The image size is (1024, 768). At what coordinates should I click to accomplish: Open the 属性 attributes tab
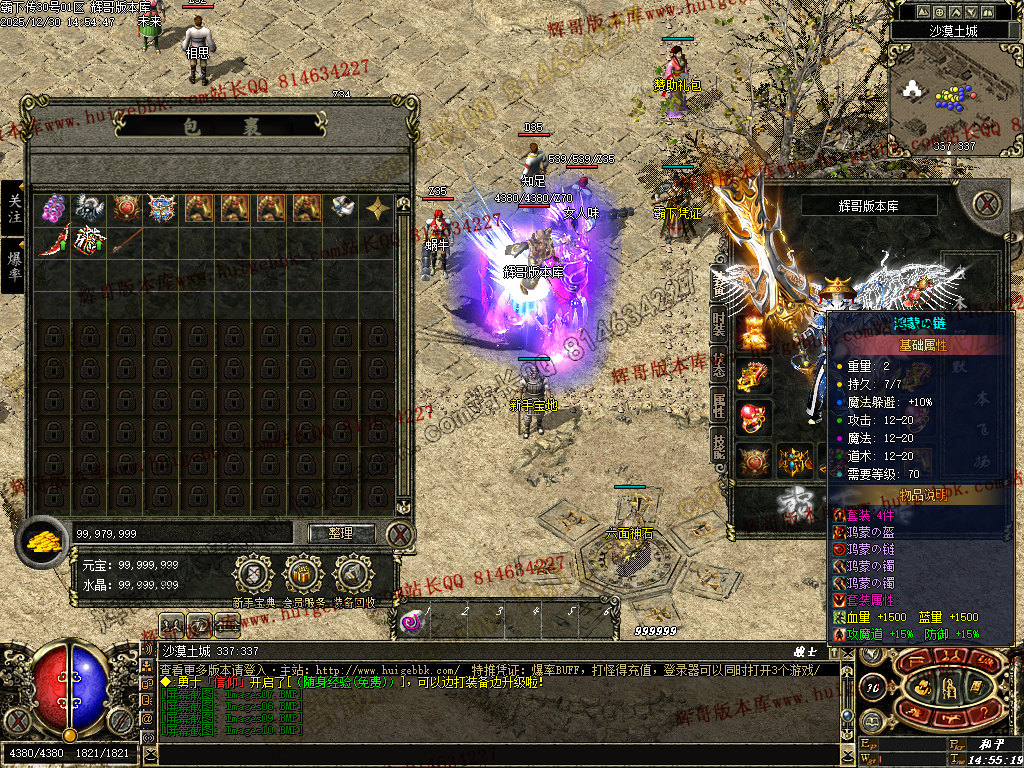719,406
